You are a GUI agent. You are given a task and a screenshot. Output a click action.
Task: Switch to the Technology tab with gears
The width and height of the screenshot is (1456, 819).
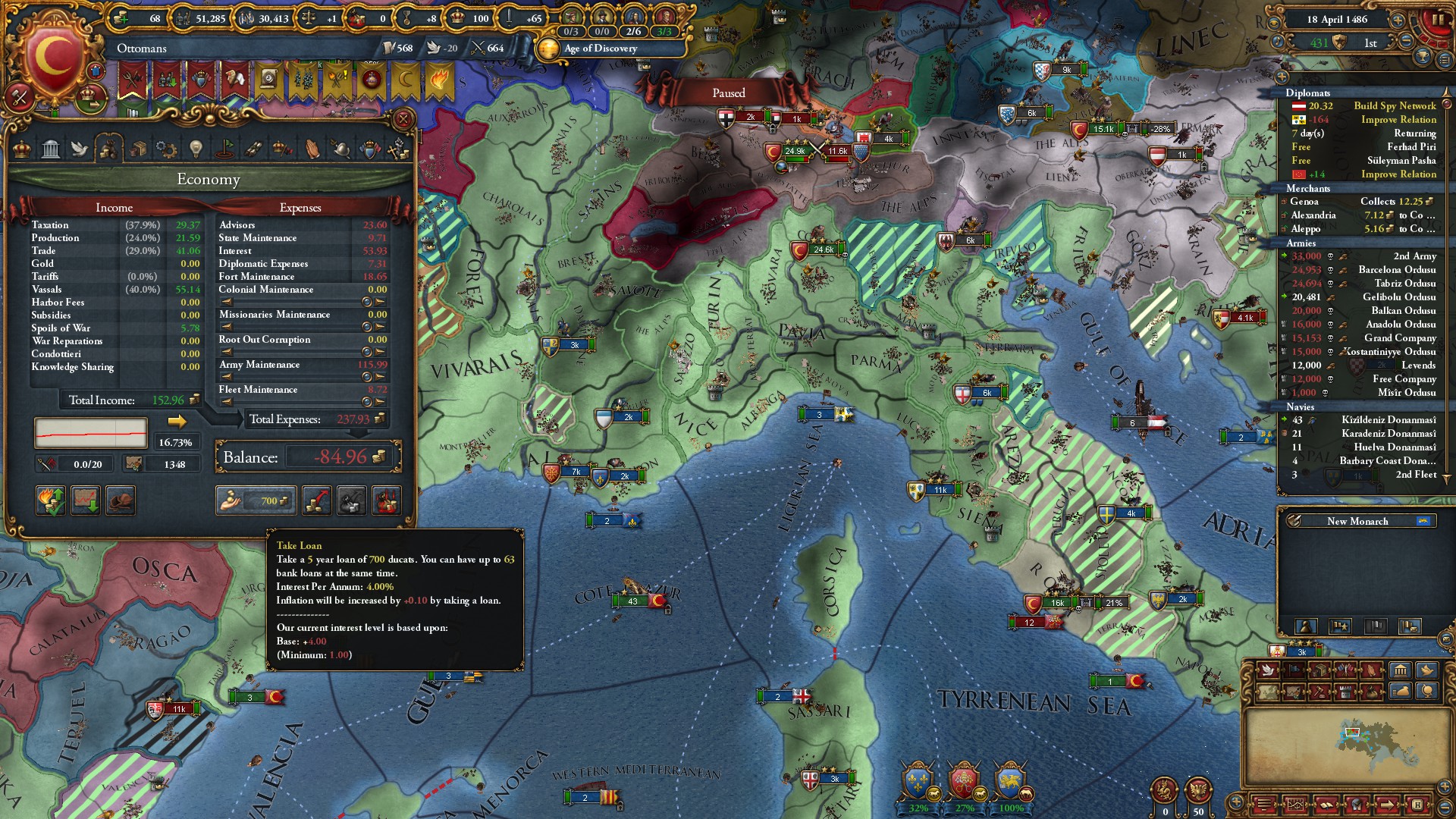click(166, 149)
